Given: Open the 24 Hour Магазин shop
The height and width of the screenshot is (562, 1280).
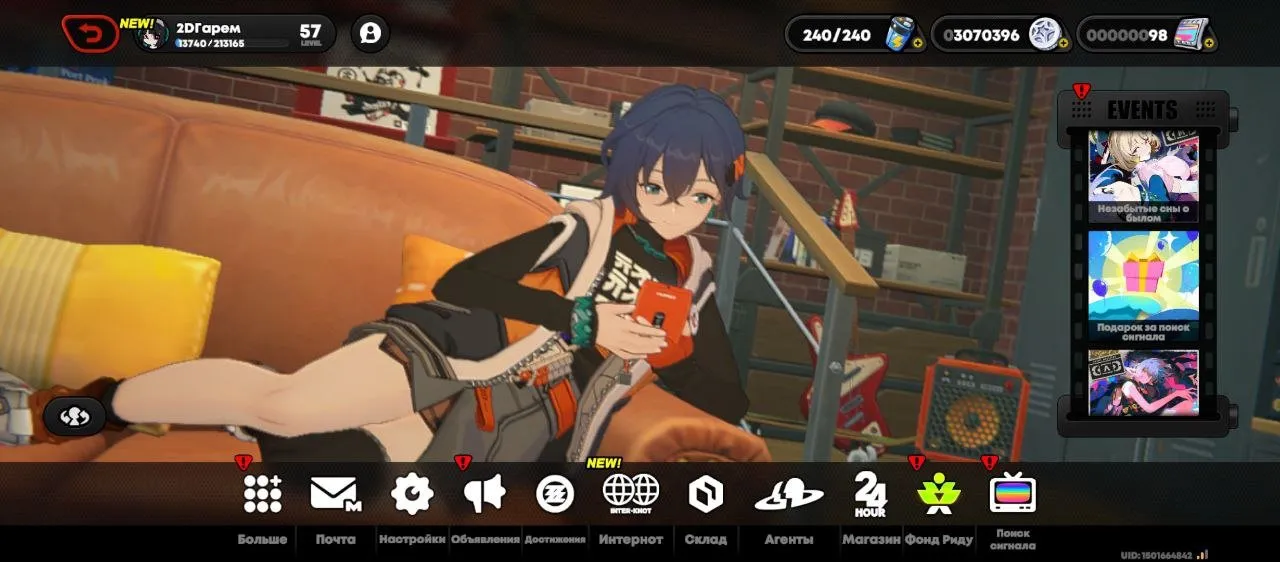Looking at the screenshot, I should (x=869, y=493).
